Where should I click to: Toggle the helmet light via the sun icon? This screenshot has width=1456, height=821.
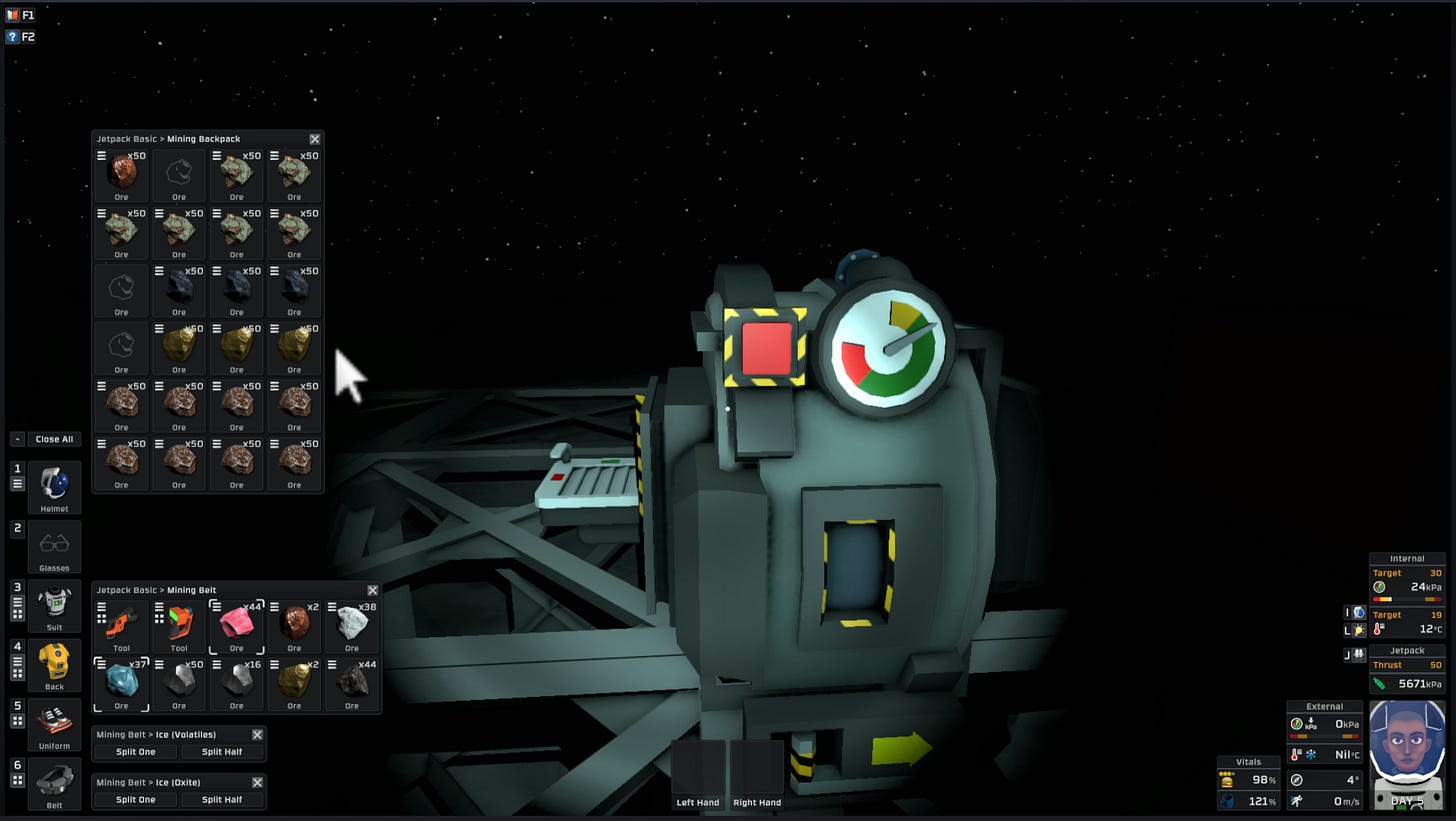(1358, 629)
